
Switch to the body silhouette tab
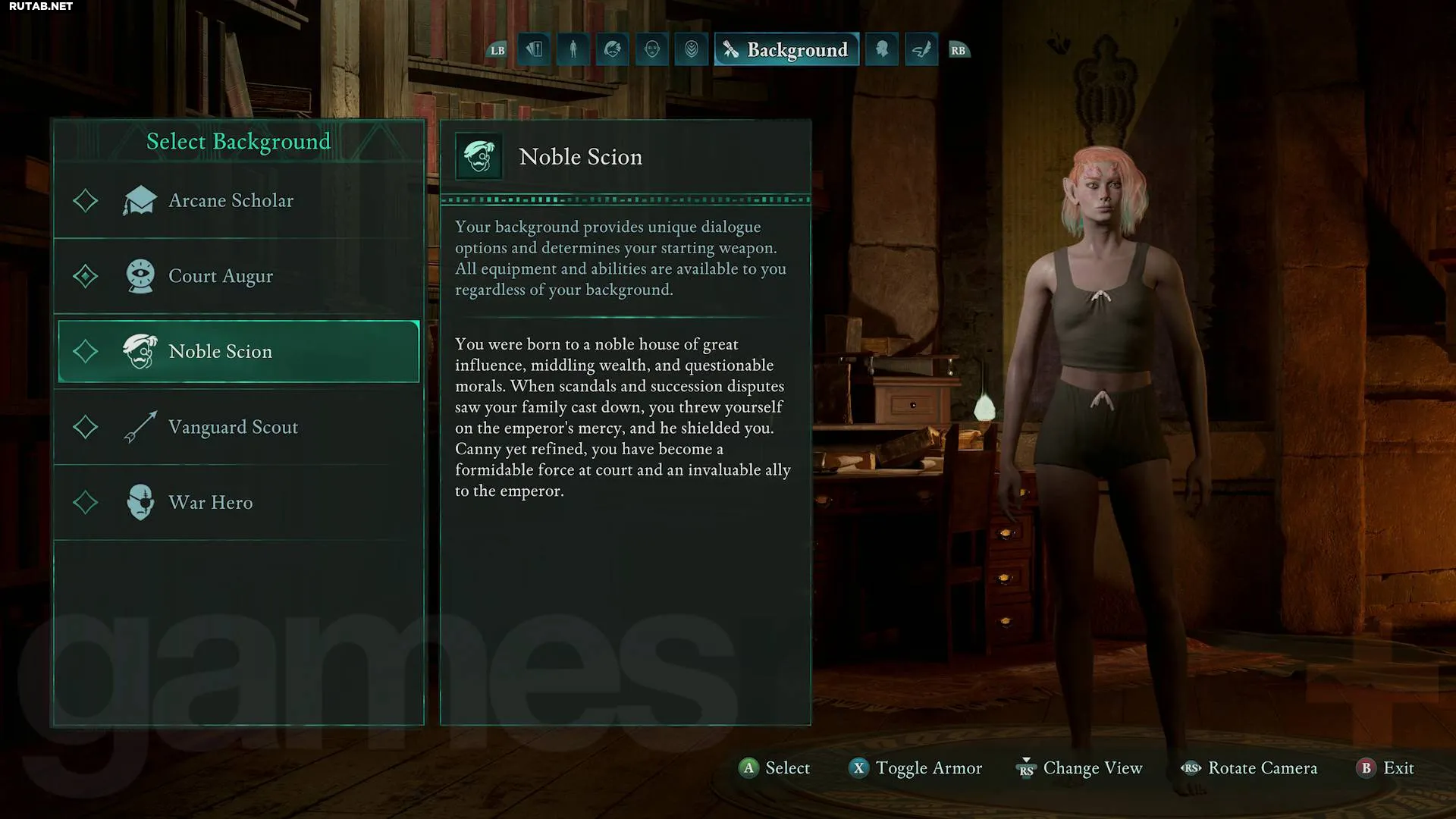tap(573, 50)
